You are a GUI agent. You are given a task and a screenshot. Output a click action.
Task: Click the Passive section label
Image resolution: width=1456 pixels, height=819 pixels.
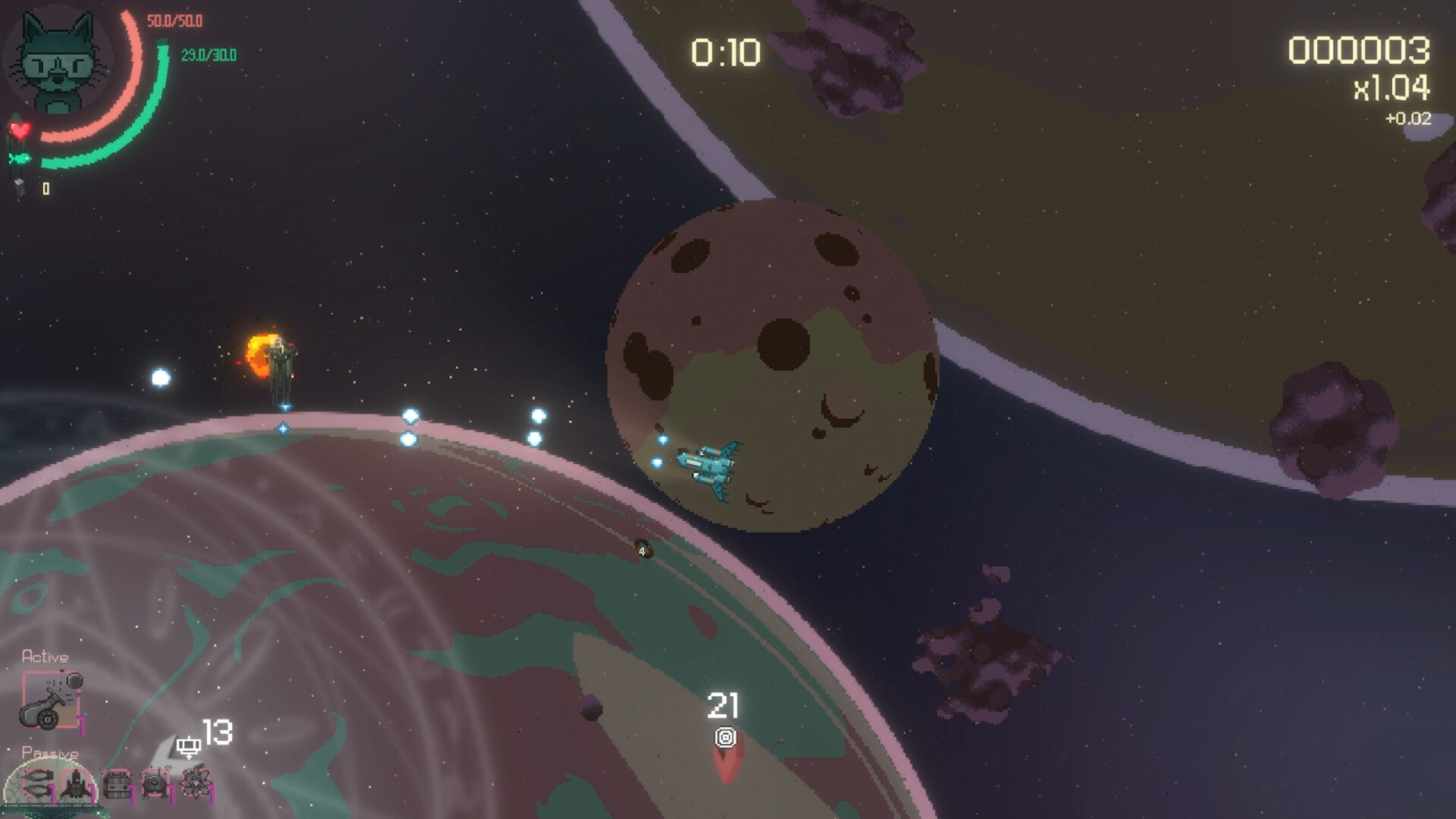(x=51, y=752)
